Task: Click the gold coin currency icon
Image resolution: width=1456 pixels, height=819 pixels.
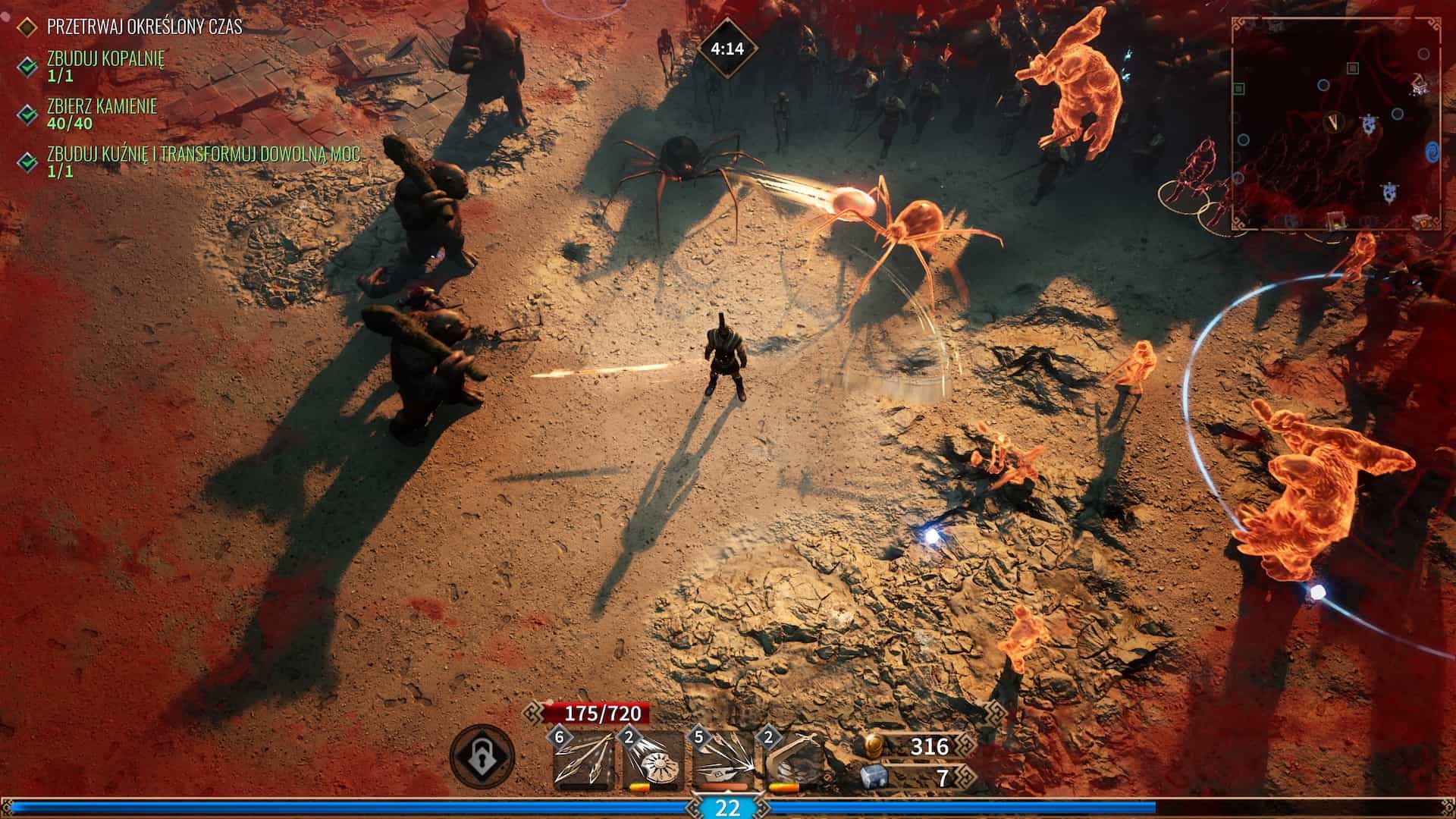Action: 874,745
